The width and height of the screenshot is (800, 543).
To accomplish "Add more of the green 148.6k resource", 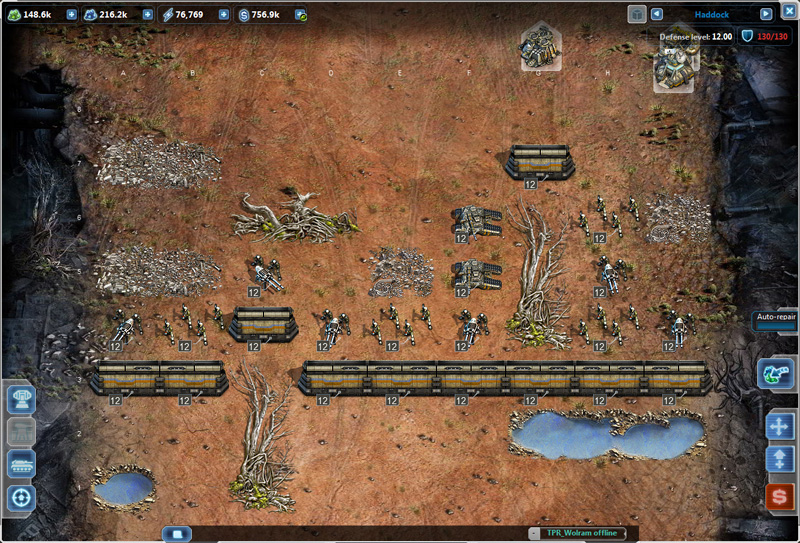I will pyautogui.click(x=71, y=15).
